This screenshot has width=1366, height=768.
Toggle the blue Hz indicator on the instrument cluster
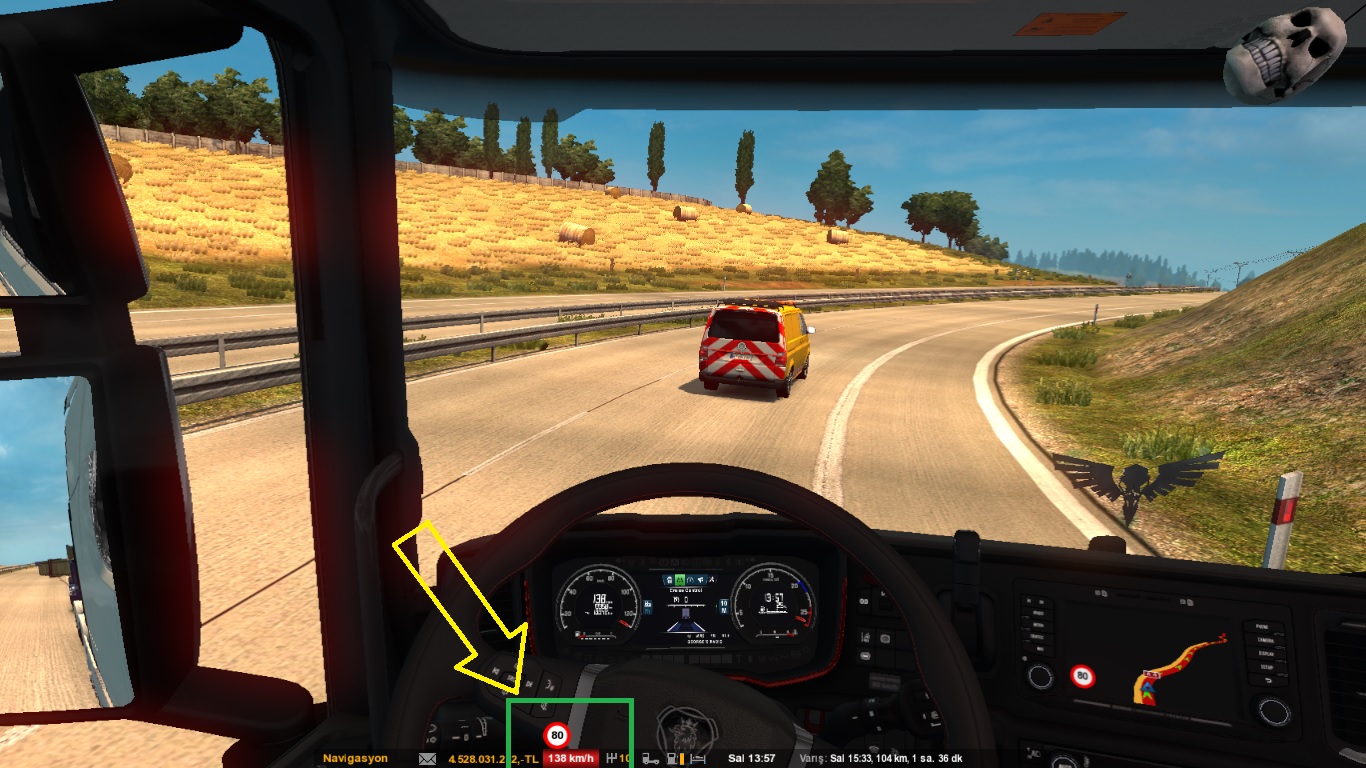647,606
